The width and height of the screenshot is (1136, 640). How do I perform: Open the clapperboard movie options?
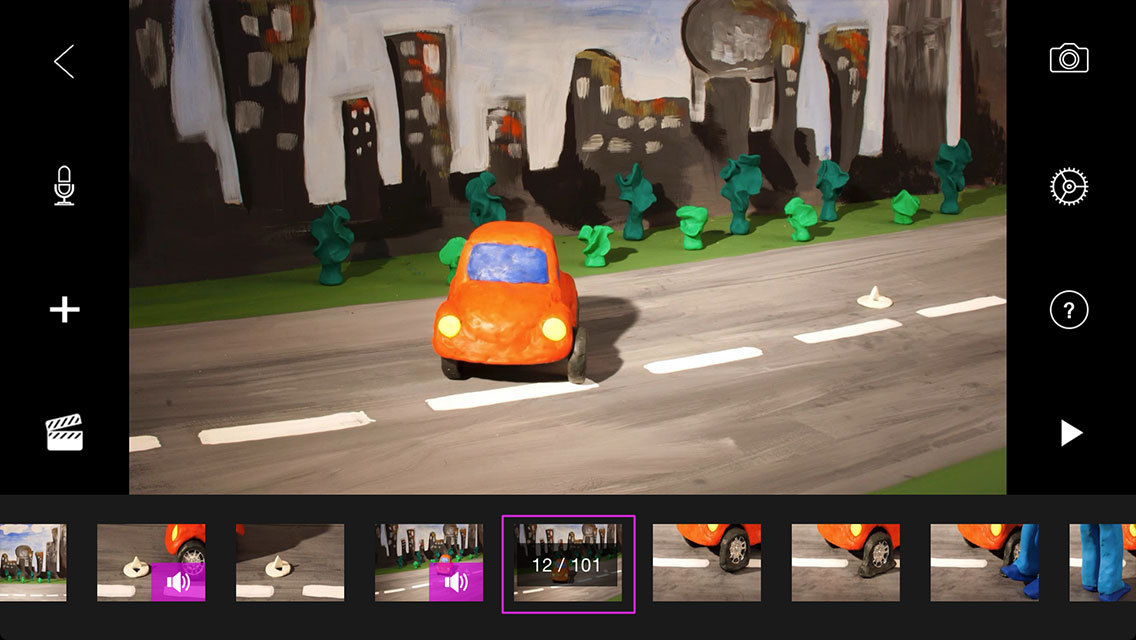click(x=64, y=433)
